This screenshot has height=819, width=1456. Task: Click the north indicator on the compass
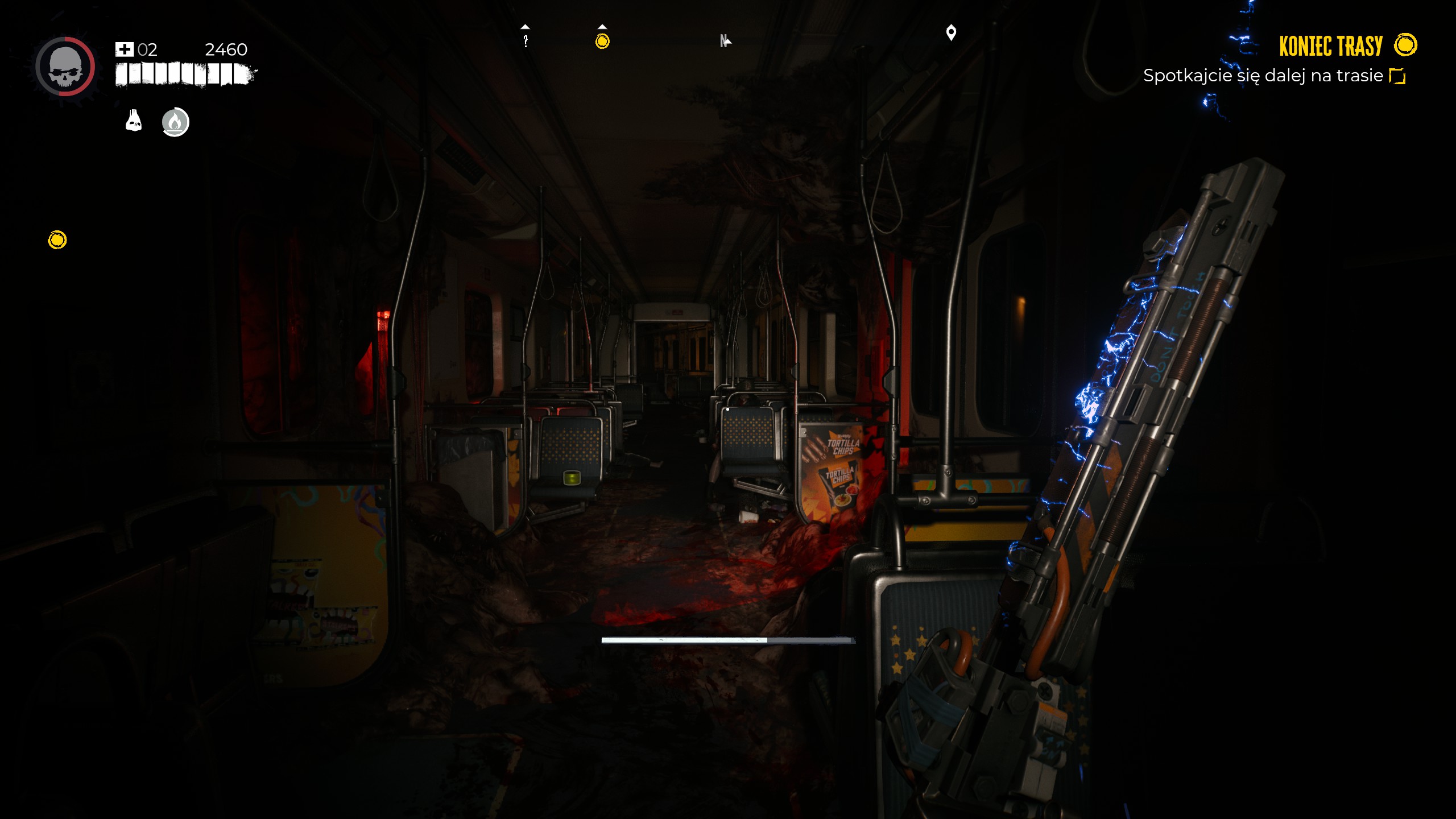[725, 41]
